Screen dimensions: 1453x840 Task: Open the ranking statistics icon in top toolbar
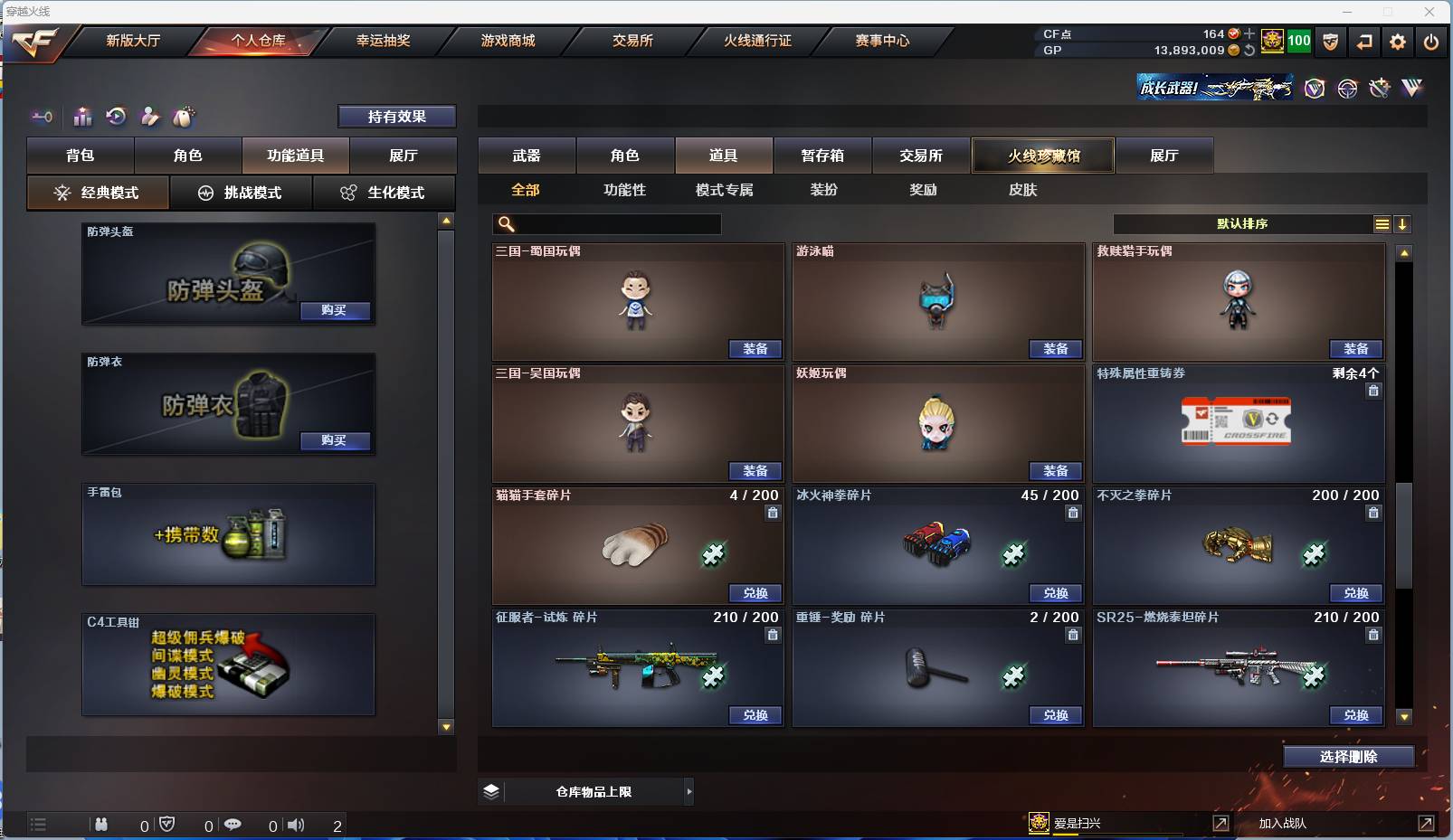(x=82, y=117)
